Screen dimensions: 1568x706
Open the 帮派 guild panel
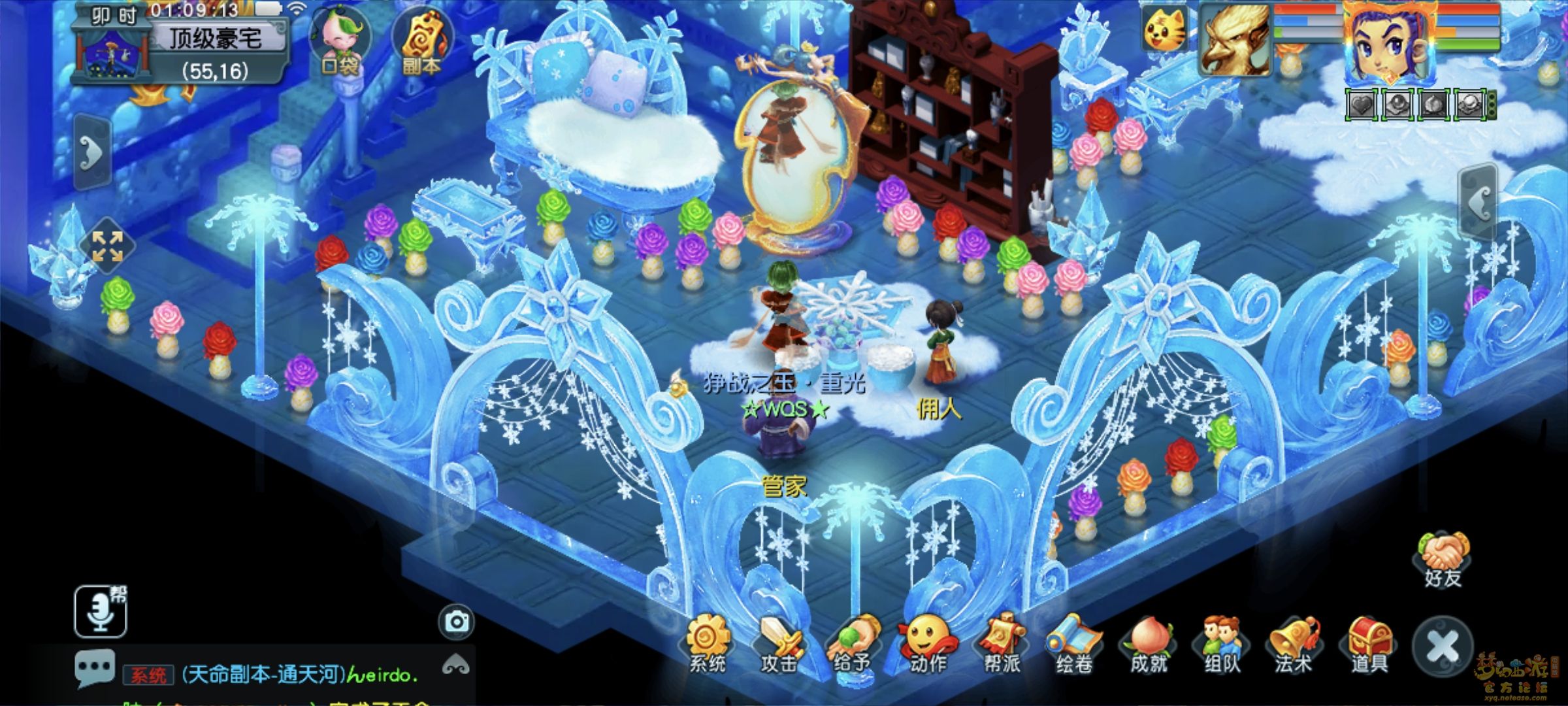click(1001, 643)
